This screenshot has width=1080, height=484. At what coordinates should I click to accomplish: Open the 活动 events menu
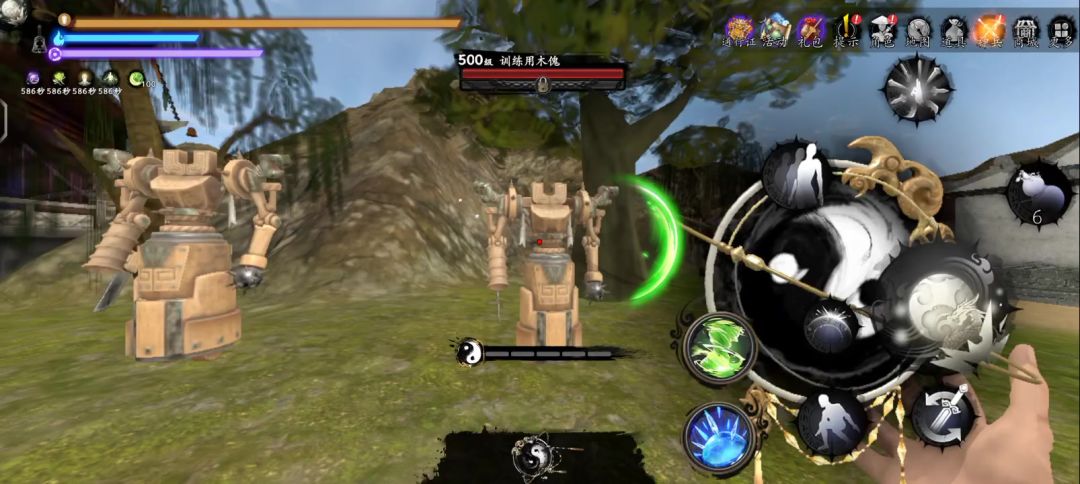775,30
